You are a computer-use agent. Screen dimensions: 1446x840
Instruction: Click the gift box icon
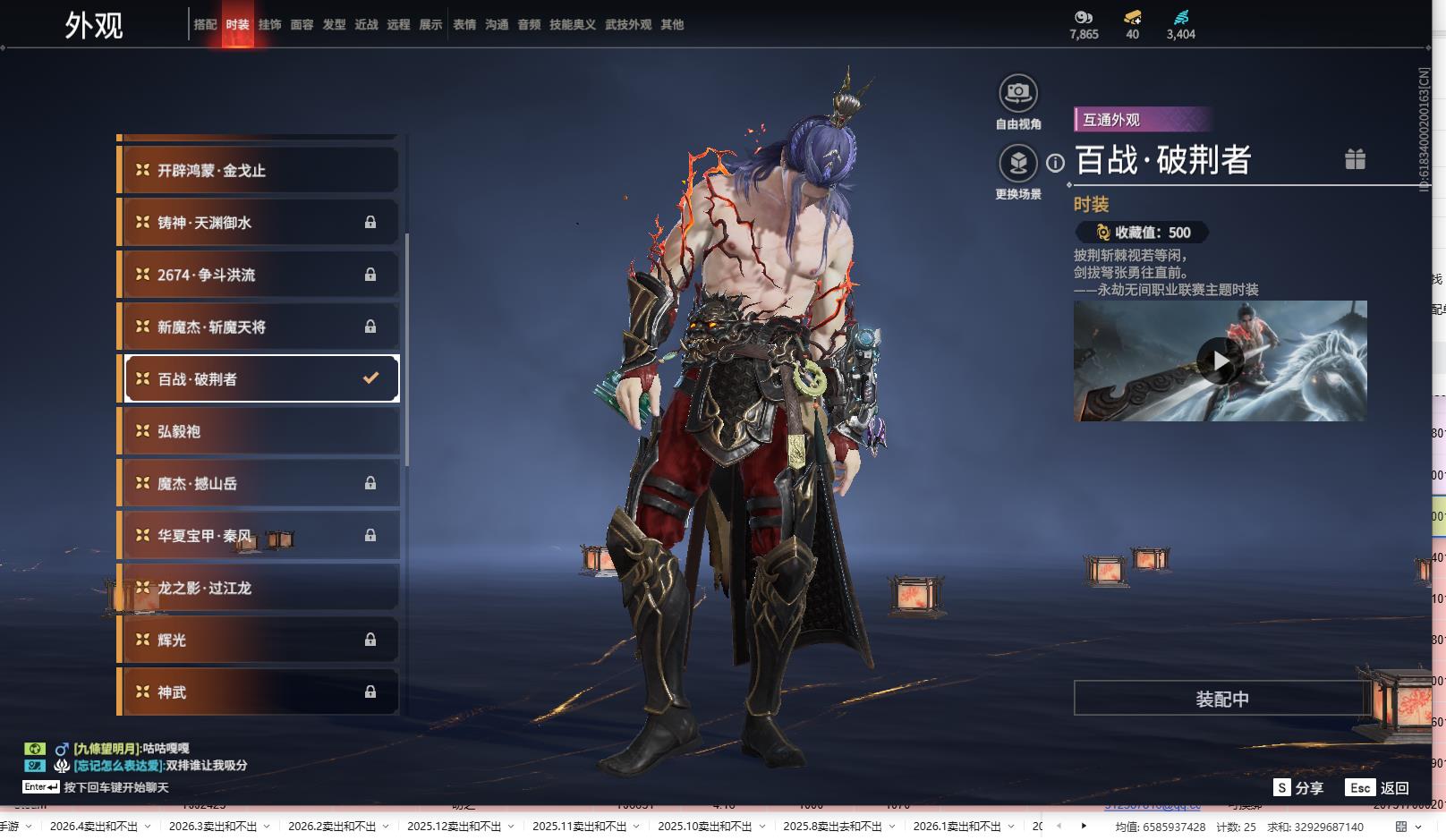[1355, 159]
